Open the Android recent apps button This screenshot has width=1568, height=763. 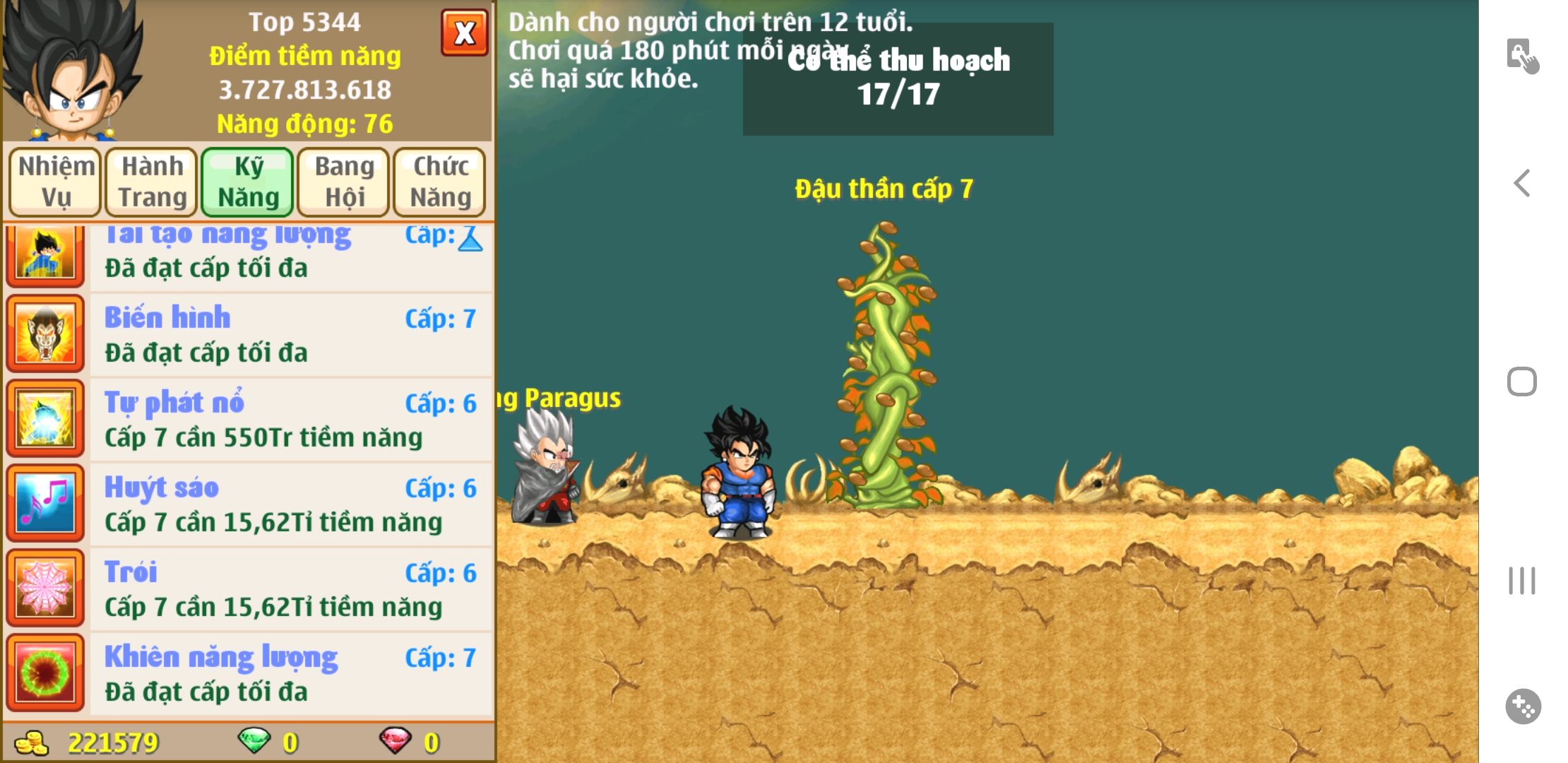tap(1522, 581)
